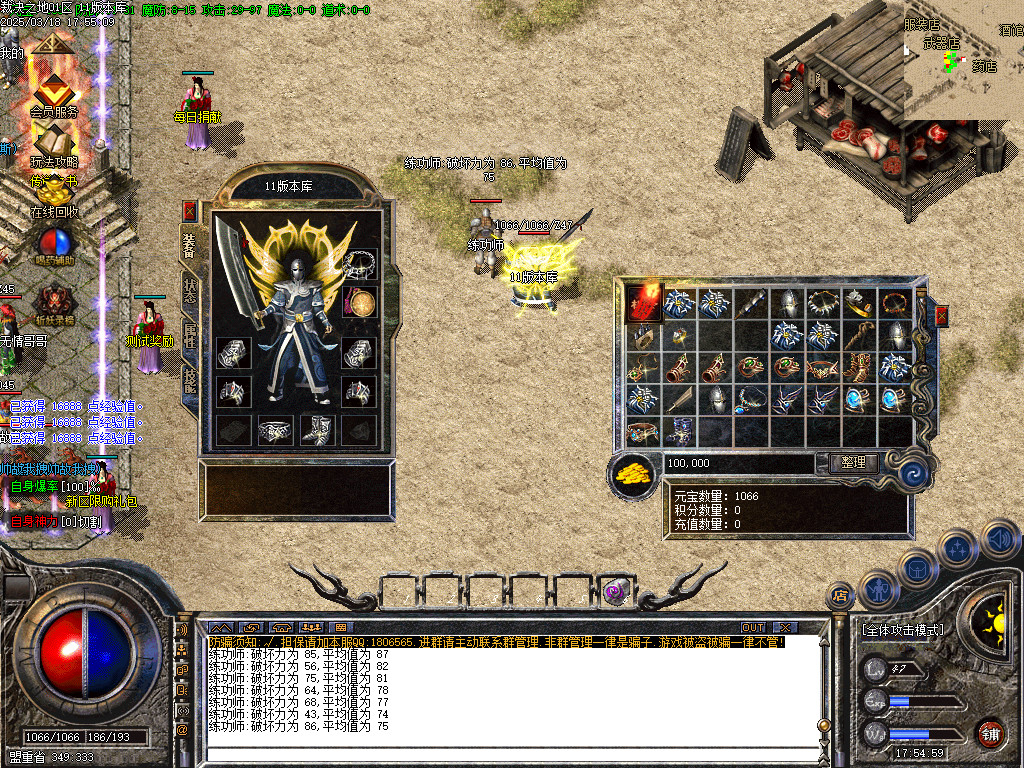Click the minimap in the corner

tap(963, 60)
